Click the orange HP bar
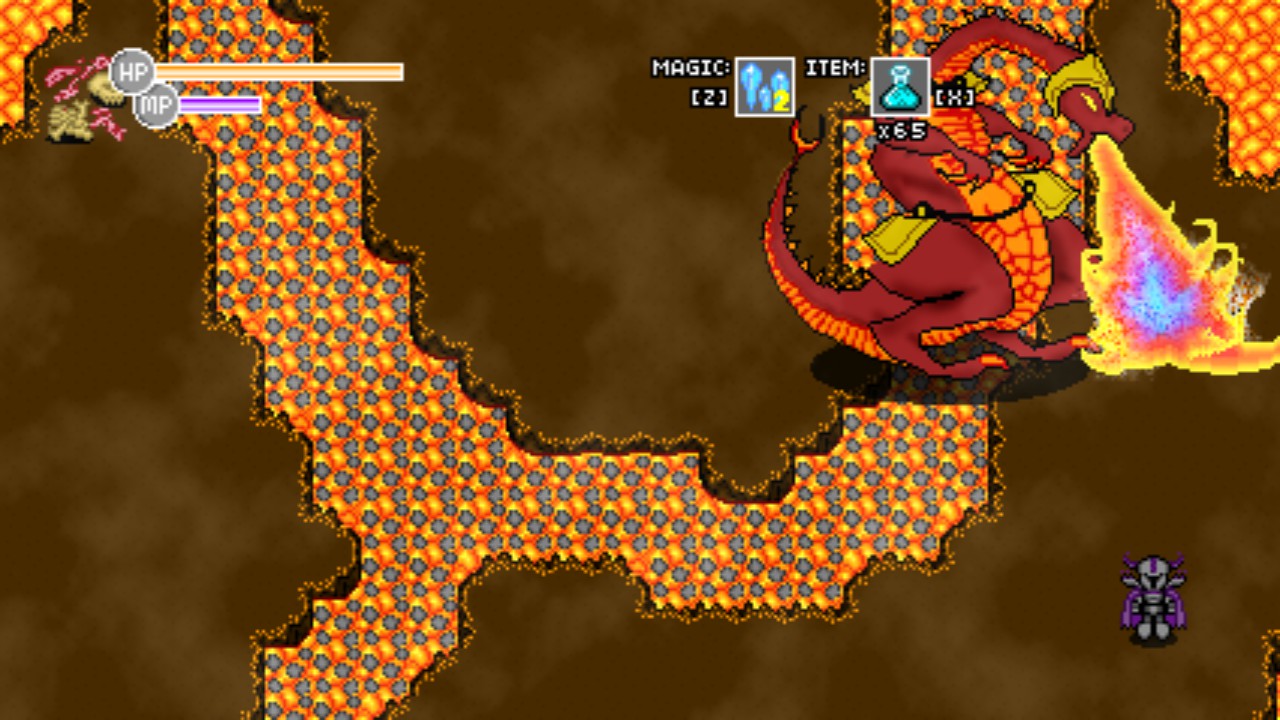 coord(280,73)
